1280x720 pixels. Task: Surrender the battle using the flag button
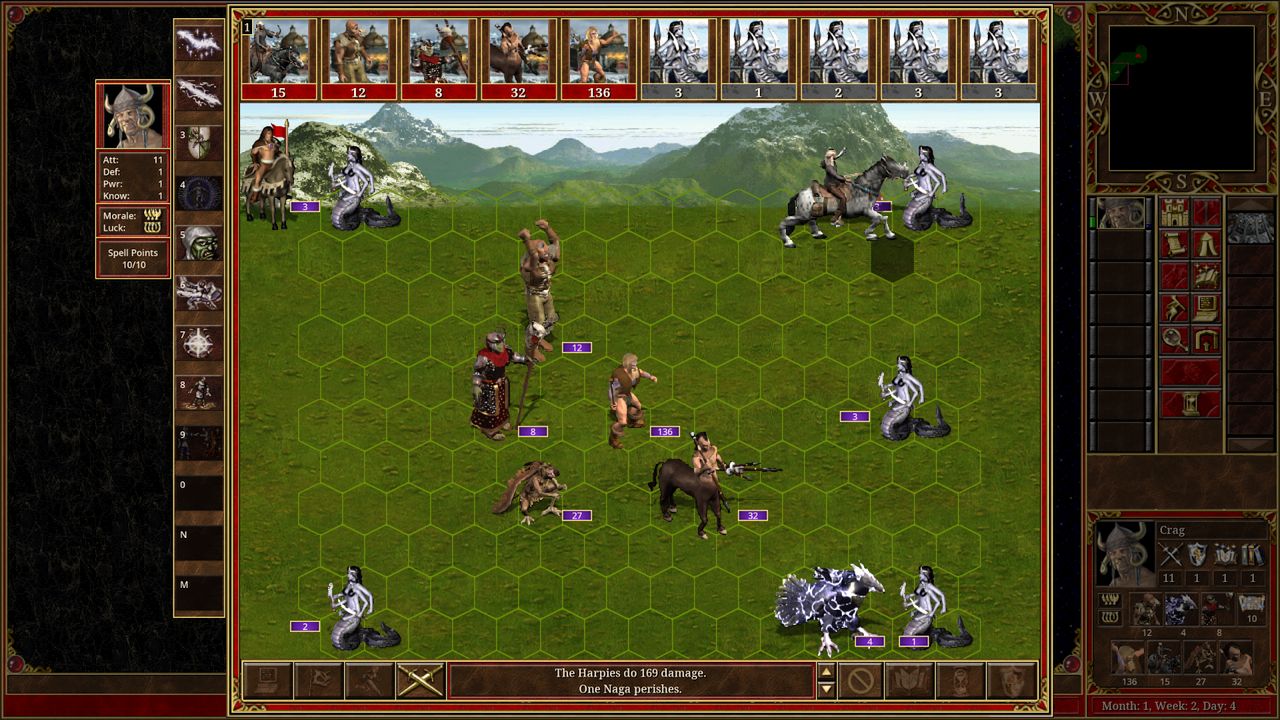click(318, 681)
